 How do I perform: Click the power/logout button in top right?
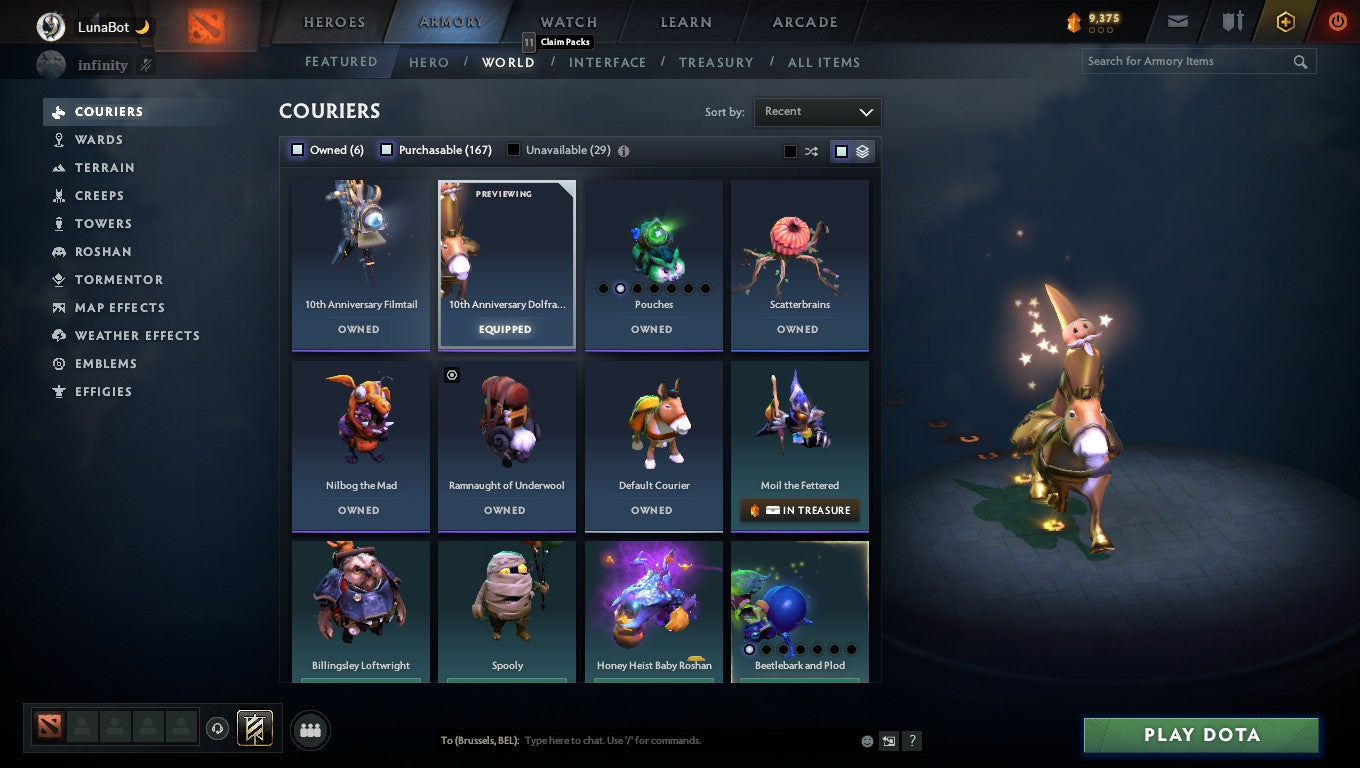[1337, 21]
